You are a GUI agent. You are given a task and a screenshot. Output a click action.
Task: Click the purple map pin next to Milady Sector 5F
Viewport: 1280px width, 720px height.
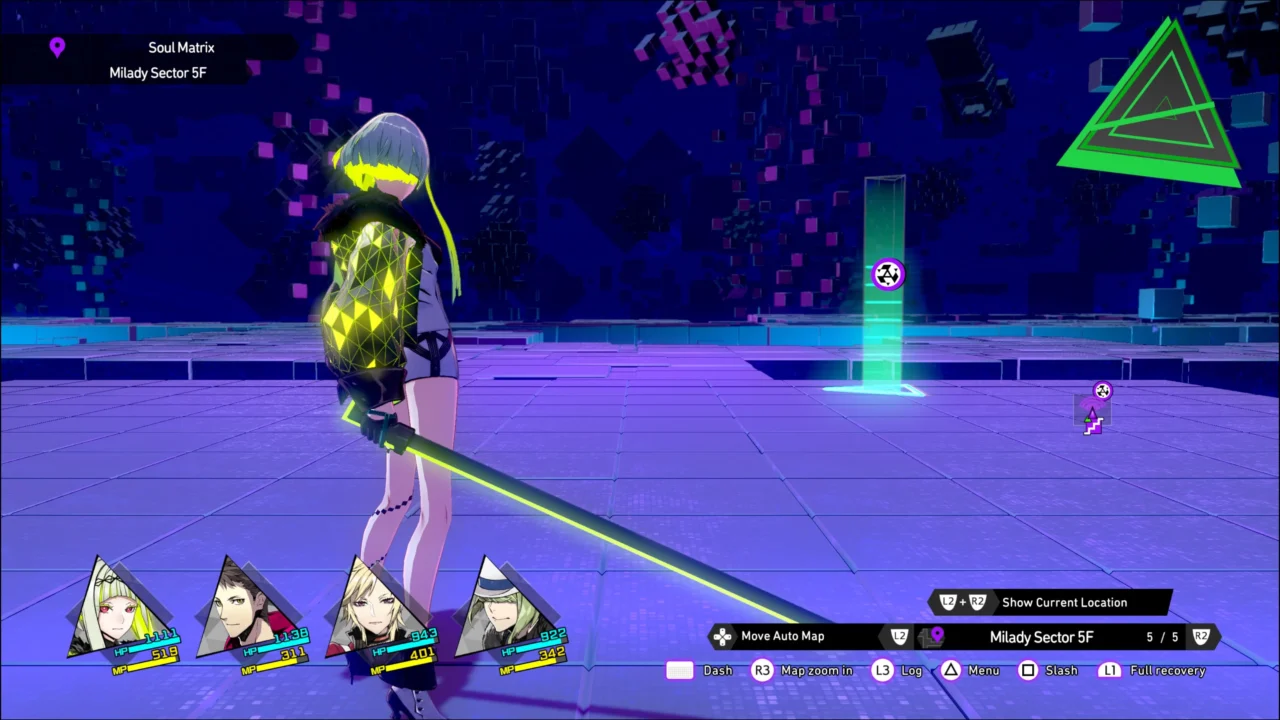click(935, 636)
